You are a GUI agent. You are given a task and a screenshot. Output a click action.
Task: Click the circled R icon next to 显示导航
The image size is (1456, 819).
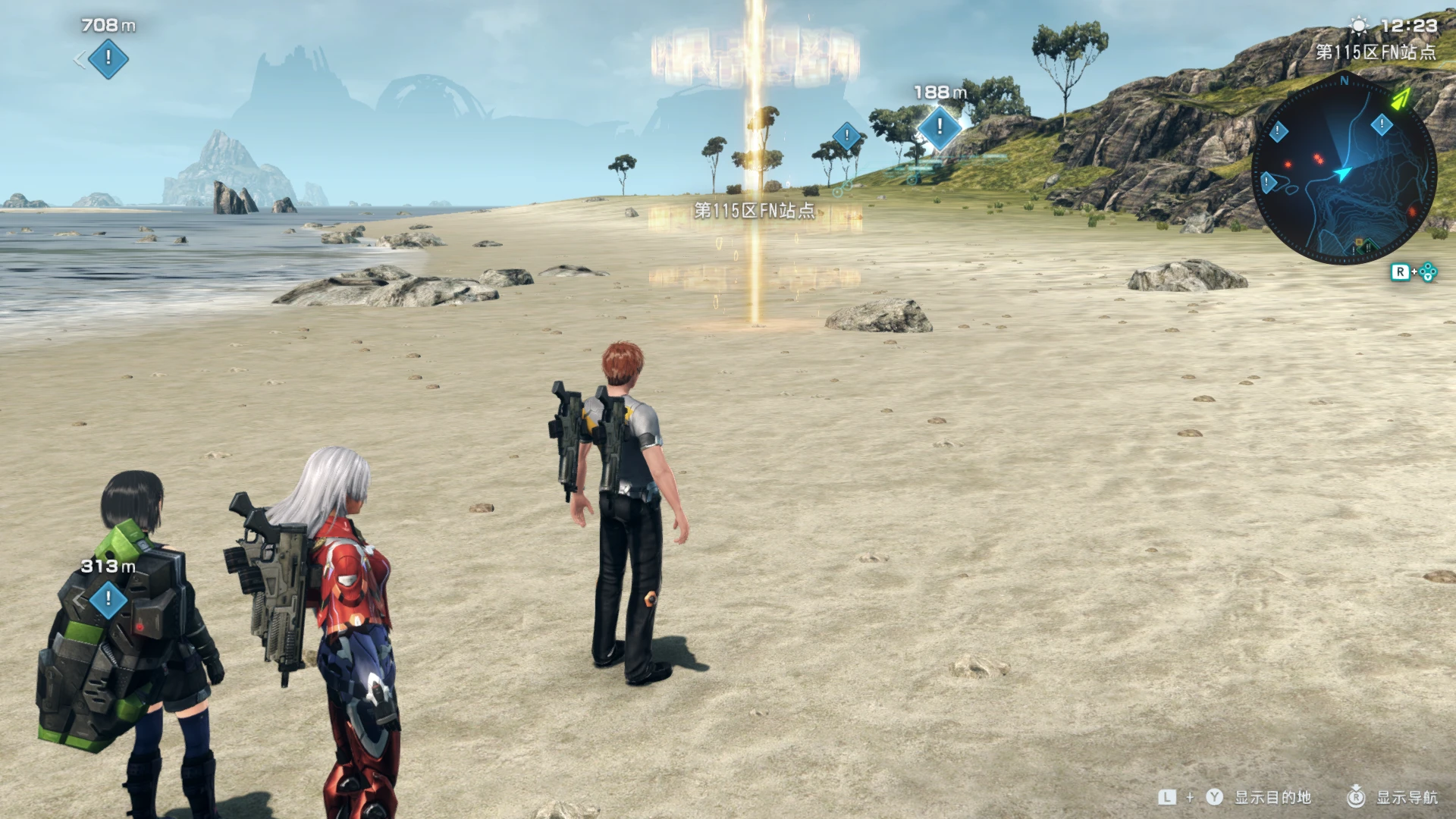pyautogui.click(x=1355, y=799)
